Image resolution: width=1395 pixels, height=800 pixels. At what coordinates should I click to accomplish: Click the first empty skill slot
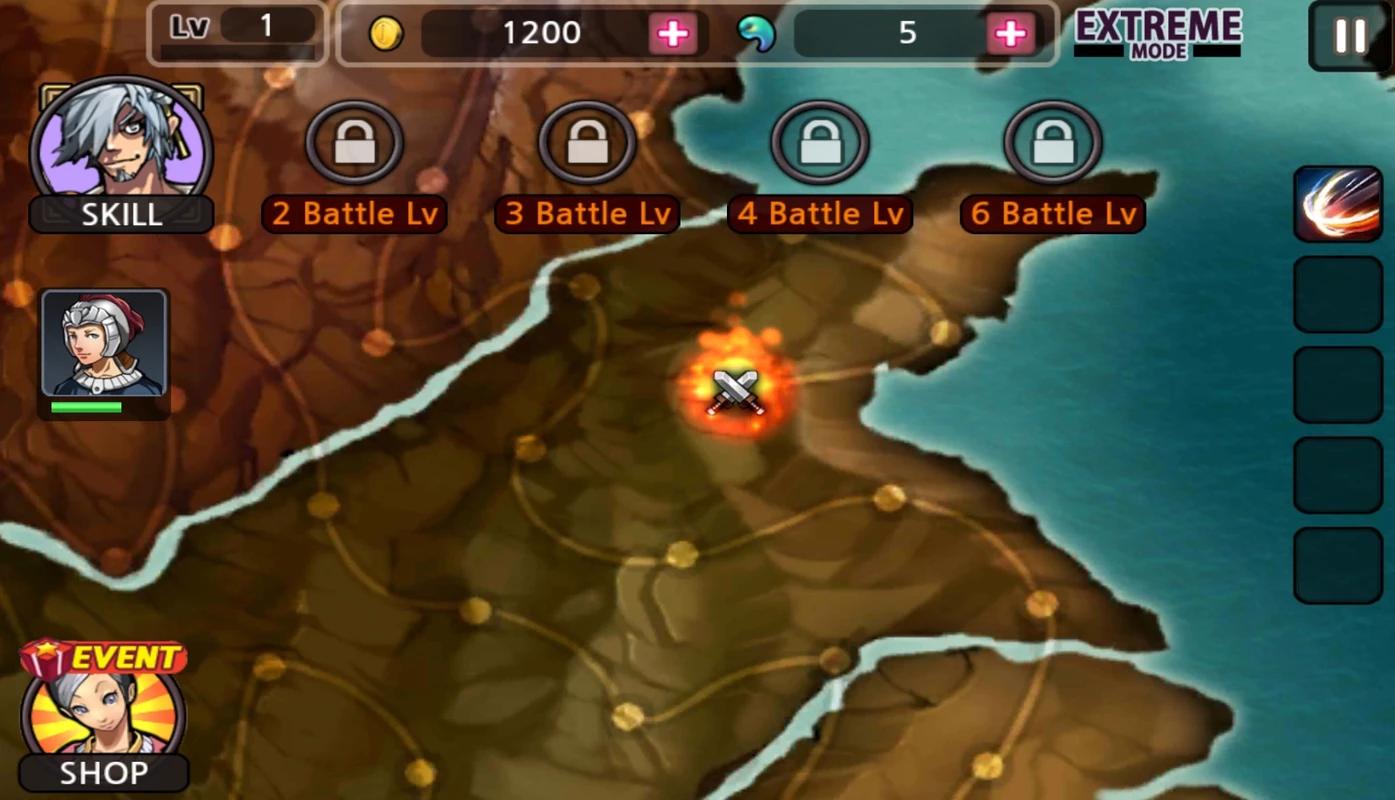click(1337, 294)
